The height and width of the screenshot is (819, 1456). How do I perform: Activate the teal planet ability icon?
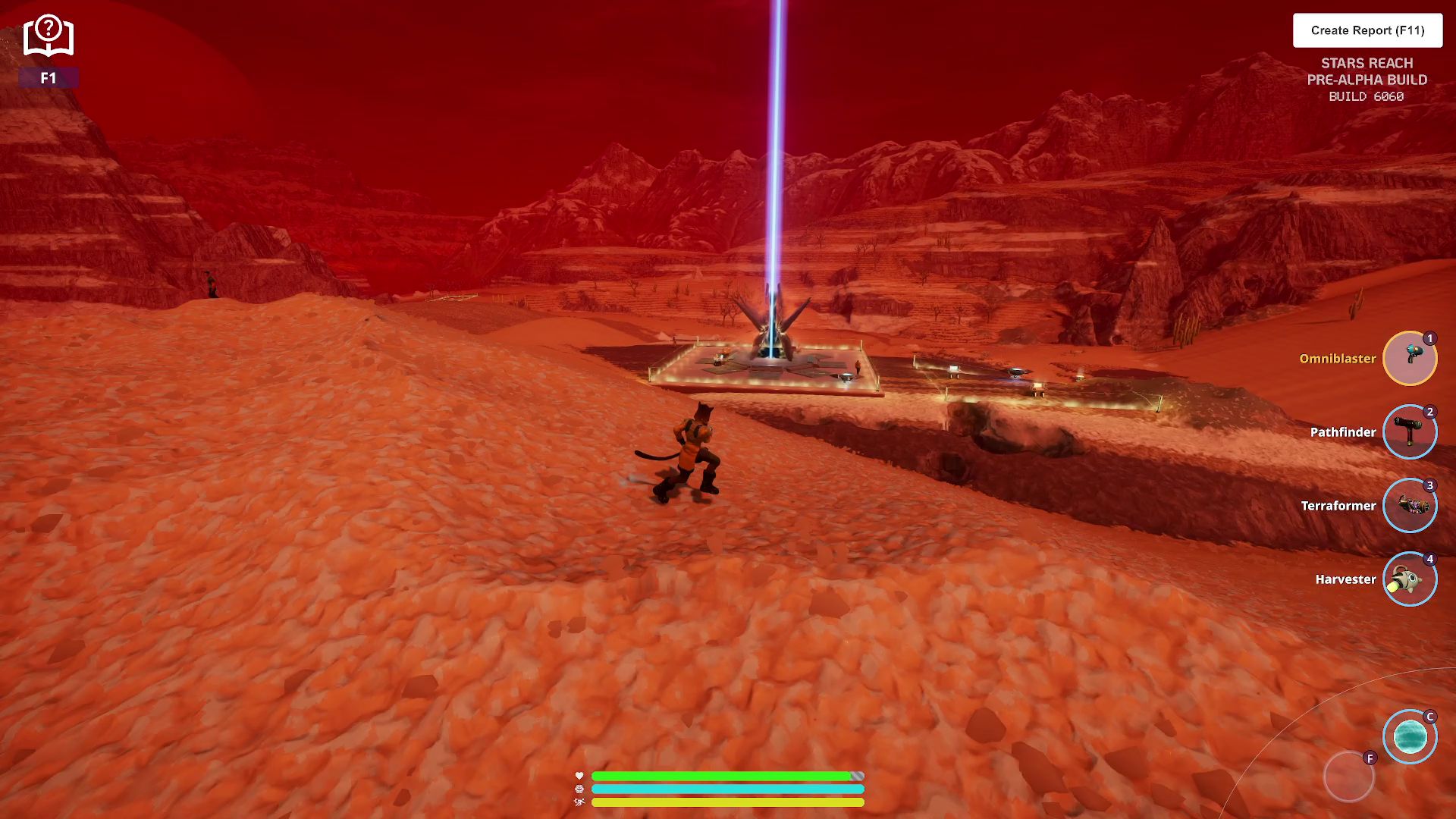click(x=1409, y=736)
